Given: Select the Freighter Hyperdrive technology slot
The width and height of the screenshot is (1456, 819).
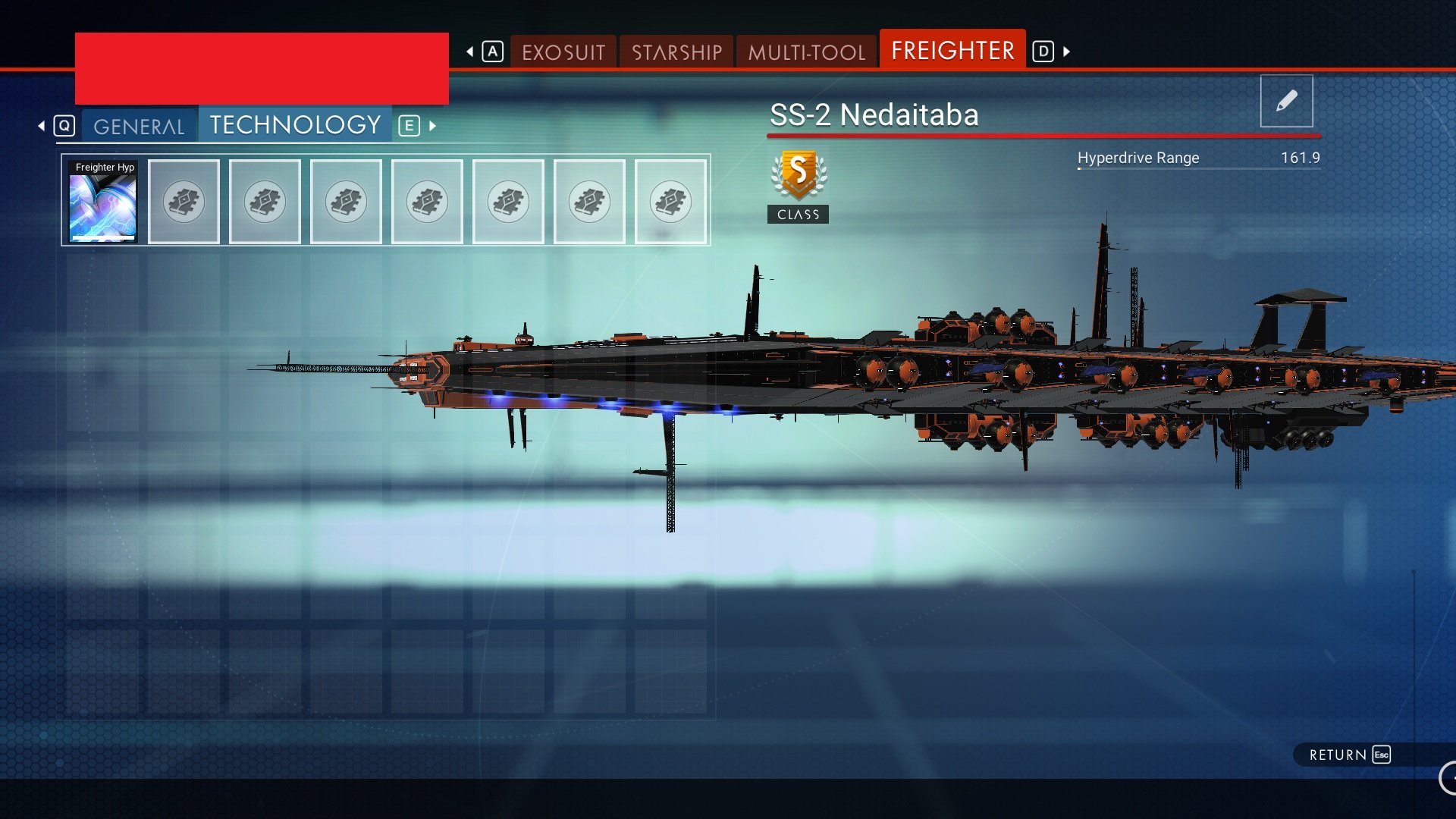Looking at the screenshot, I should [103, 202].
